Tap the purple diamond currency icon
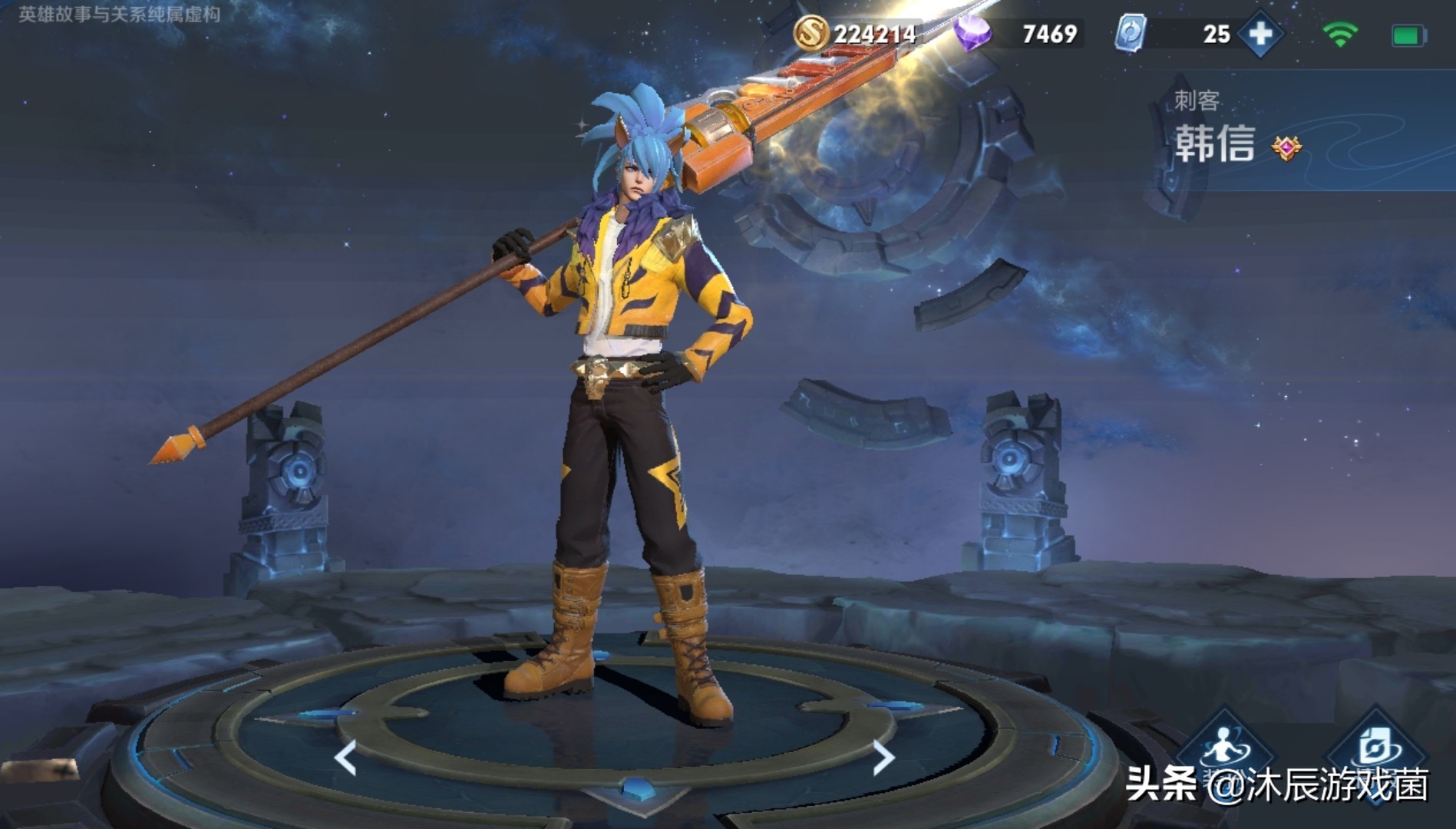This screenshot has height=829, width=1456. 972,34
